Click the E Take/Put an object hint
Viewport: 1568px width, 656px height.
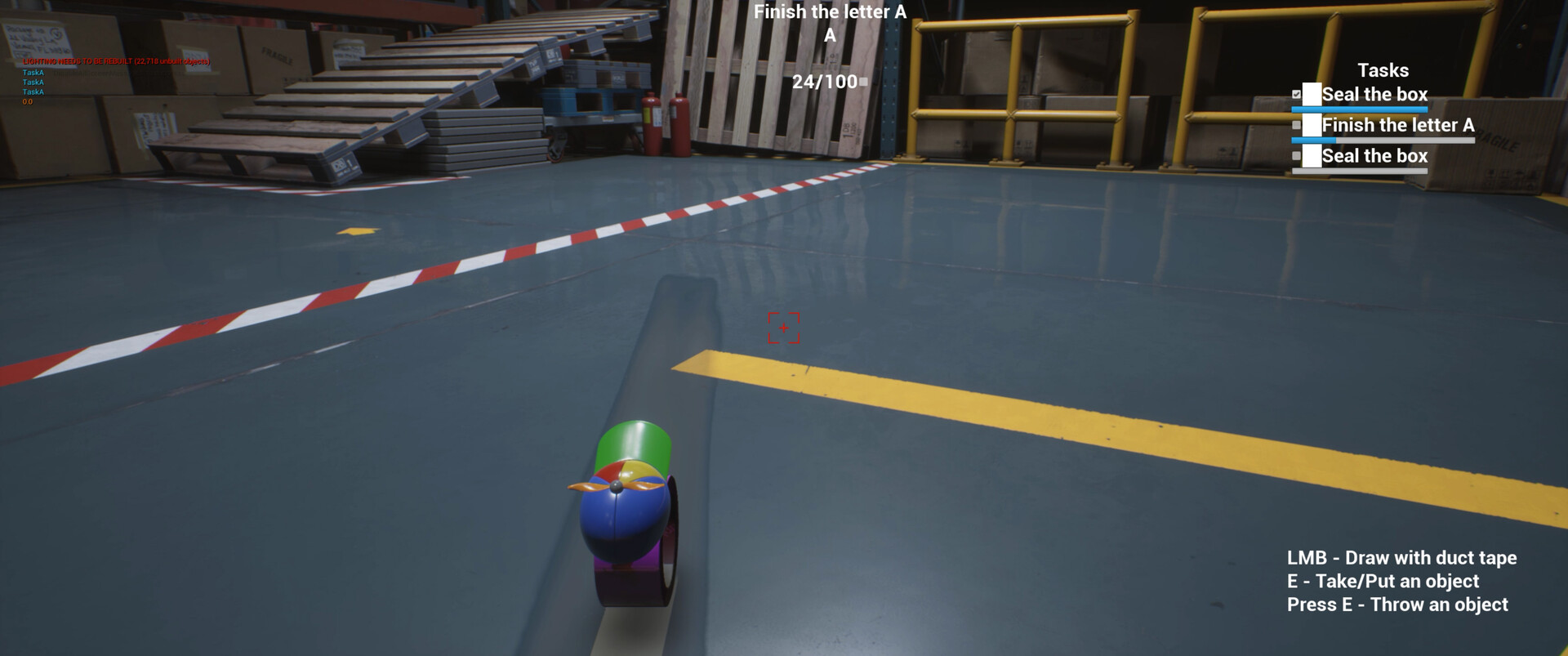[x=1383, y=582]
